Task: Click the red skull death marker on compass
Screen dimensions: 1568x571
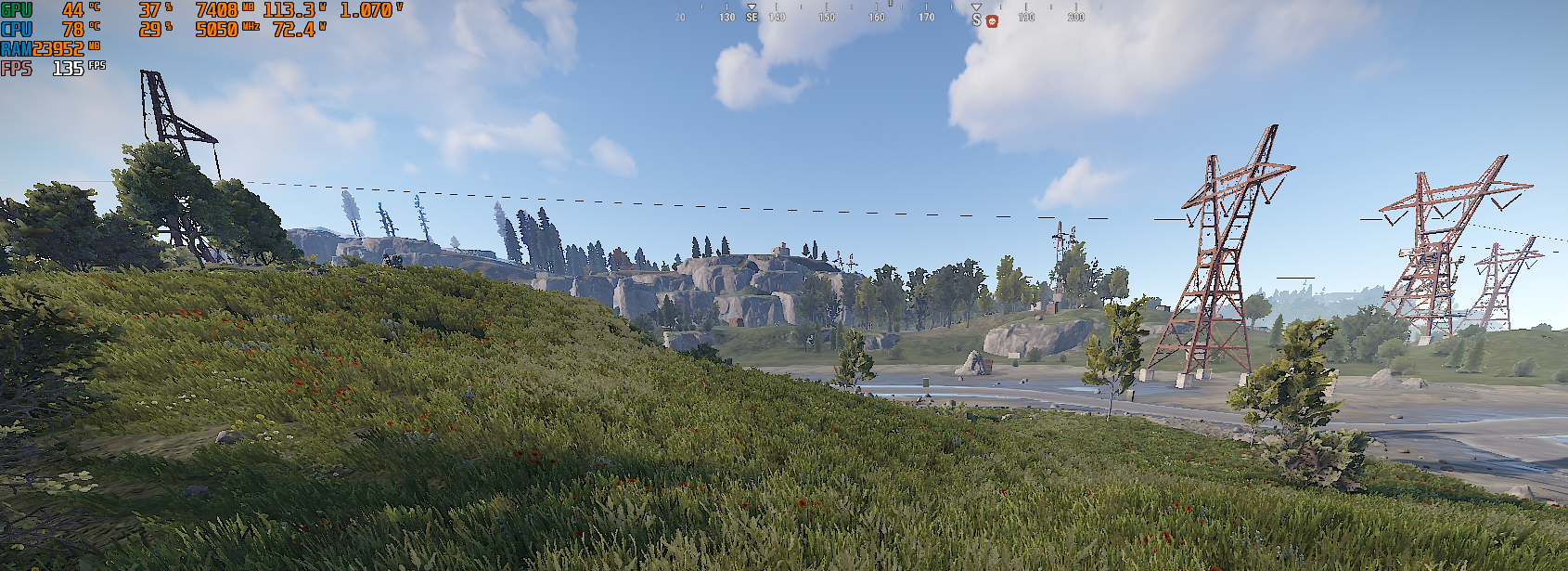Action: click(x=992, y=20)
